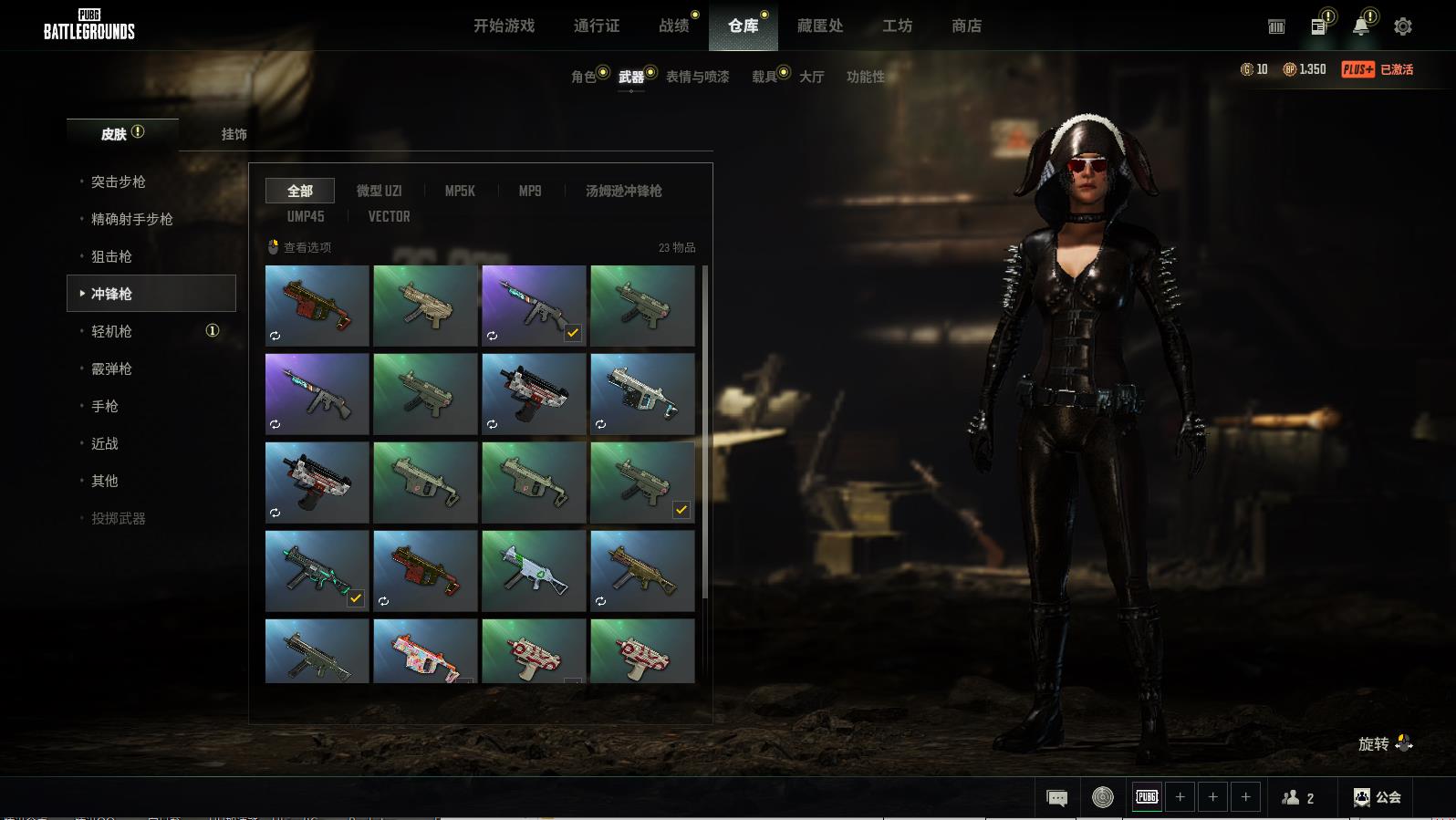Open the settings gear icon
This screenshot has width=1456, height=820.
[x=1402, y=26]
